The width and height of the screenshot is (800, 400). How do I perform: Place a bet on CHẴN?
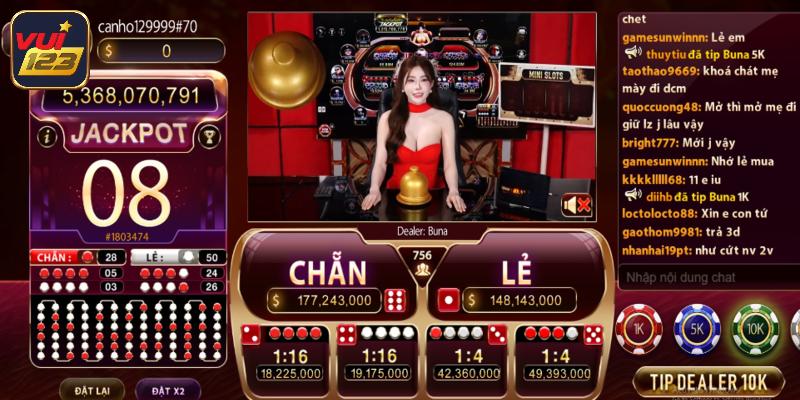(327, 281)
